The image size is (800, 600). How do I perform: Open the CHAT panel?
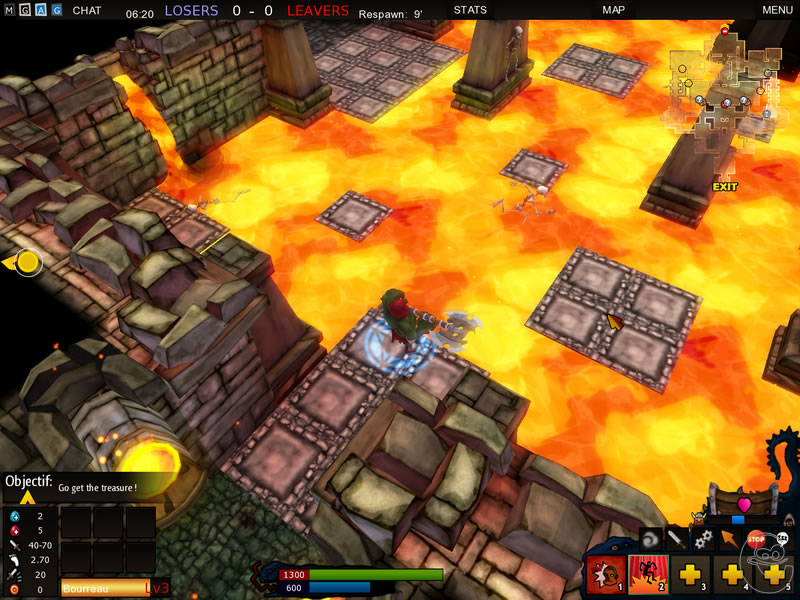click(x=86, y=11)
